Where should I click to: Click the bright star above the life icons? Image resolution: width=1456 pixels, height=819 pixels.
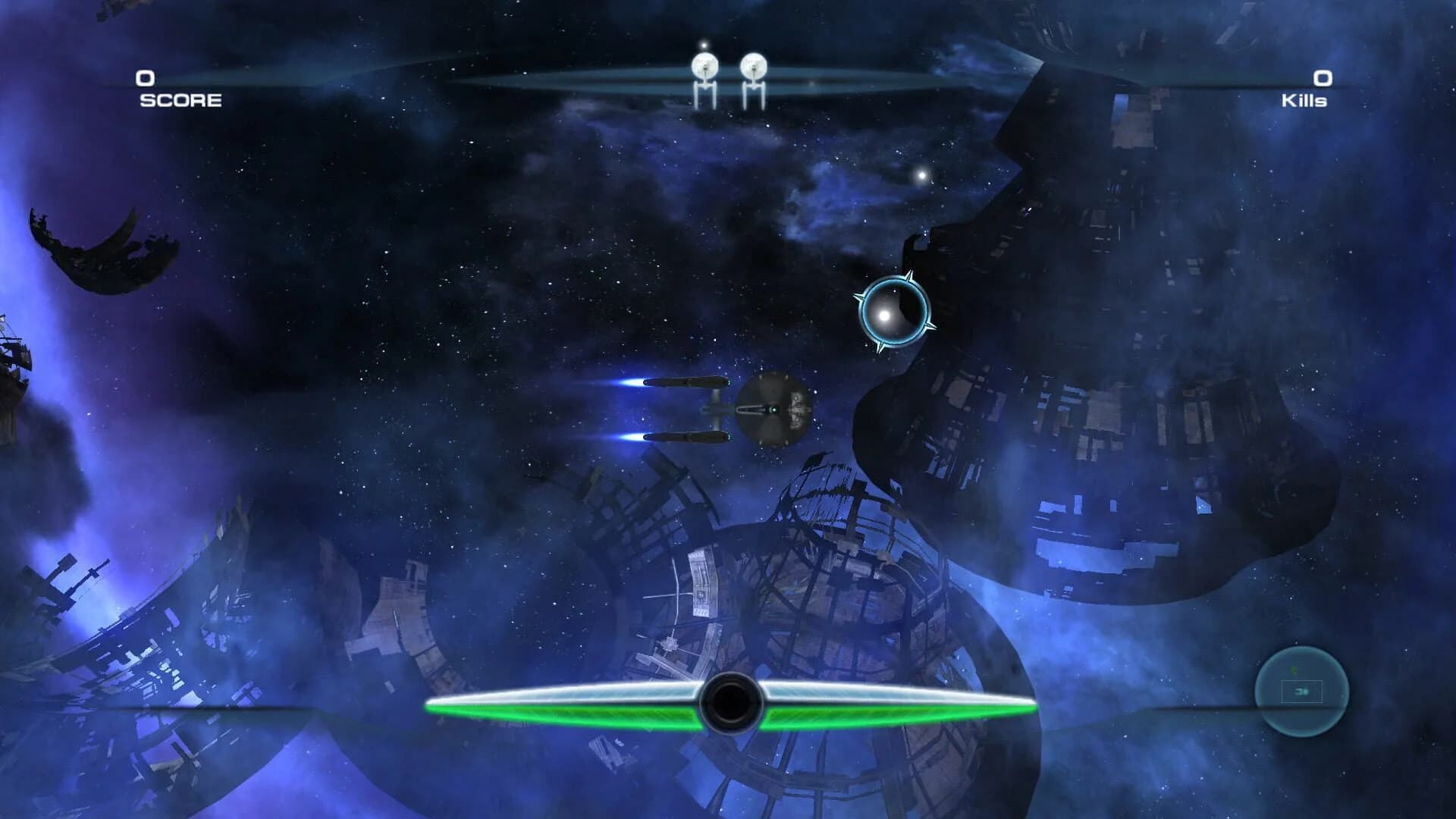704,47
